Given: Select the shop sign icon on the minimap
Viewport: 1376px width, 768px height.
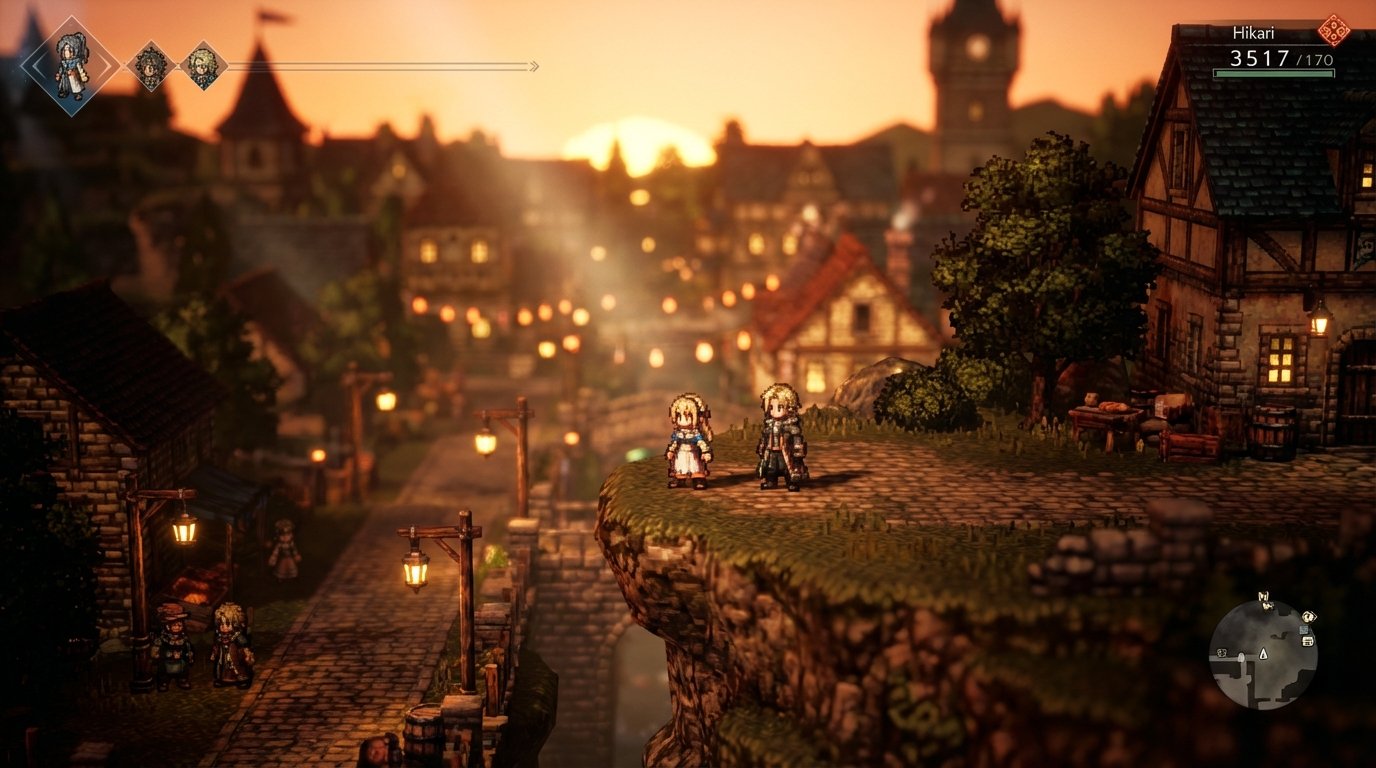Looking at the screenshot, I should pos(1304,630).
